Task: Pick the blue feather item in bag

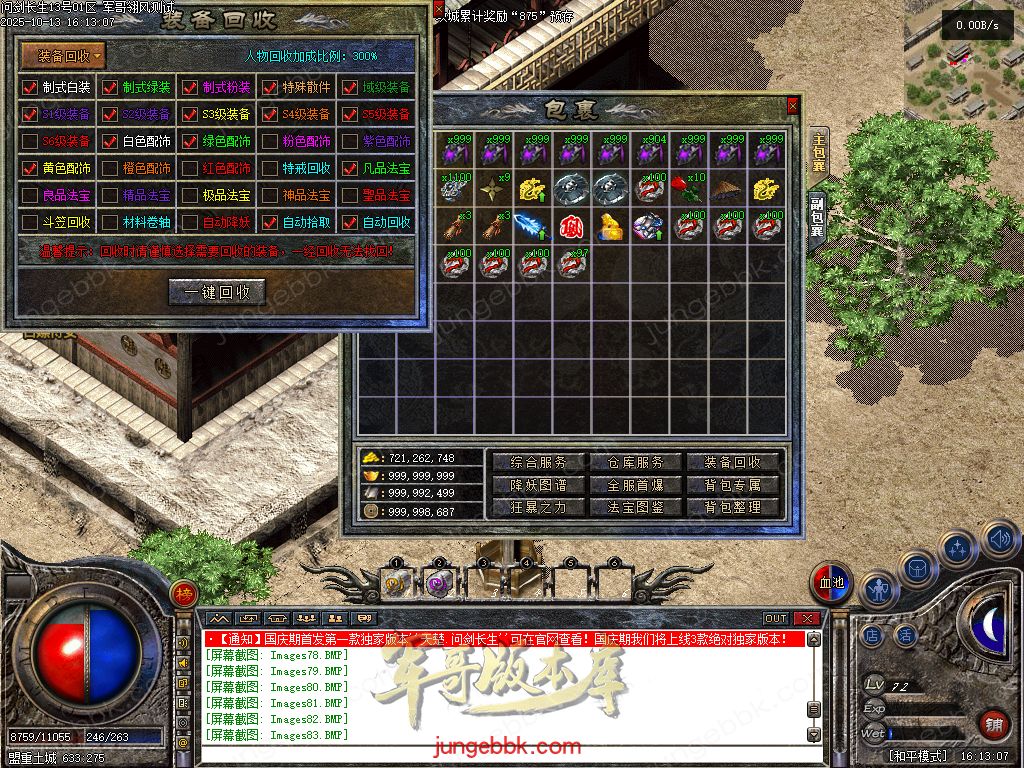Action: [533, 225]
